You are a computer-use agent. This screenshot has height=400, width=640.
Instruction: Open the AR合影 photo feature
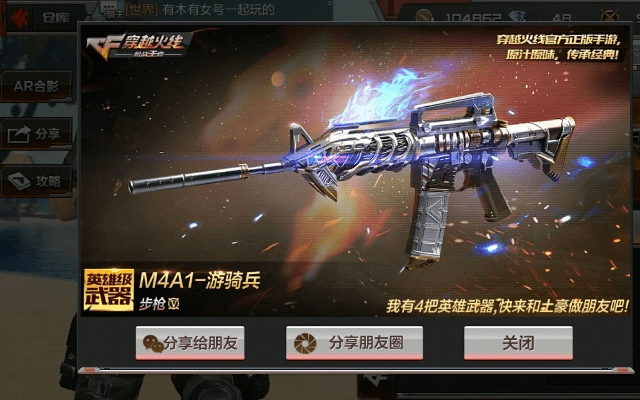[36, 86]
